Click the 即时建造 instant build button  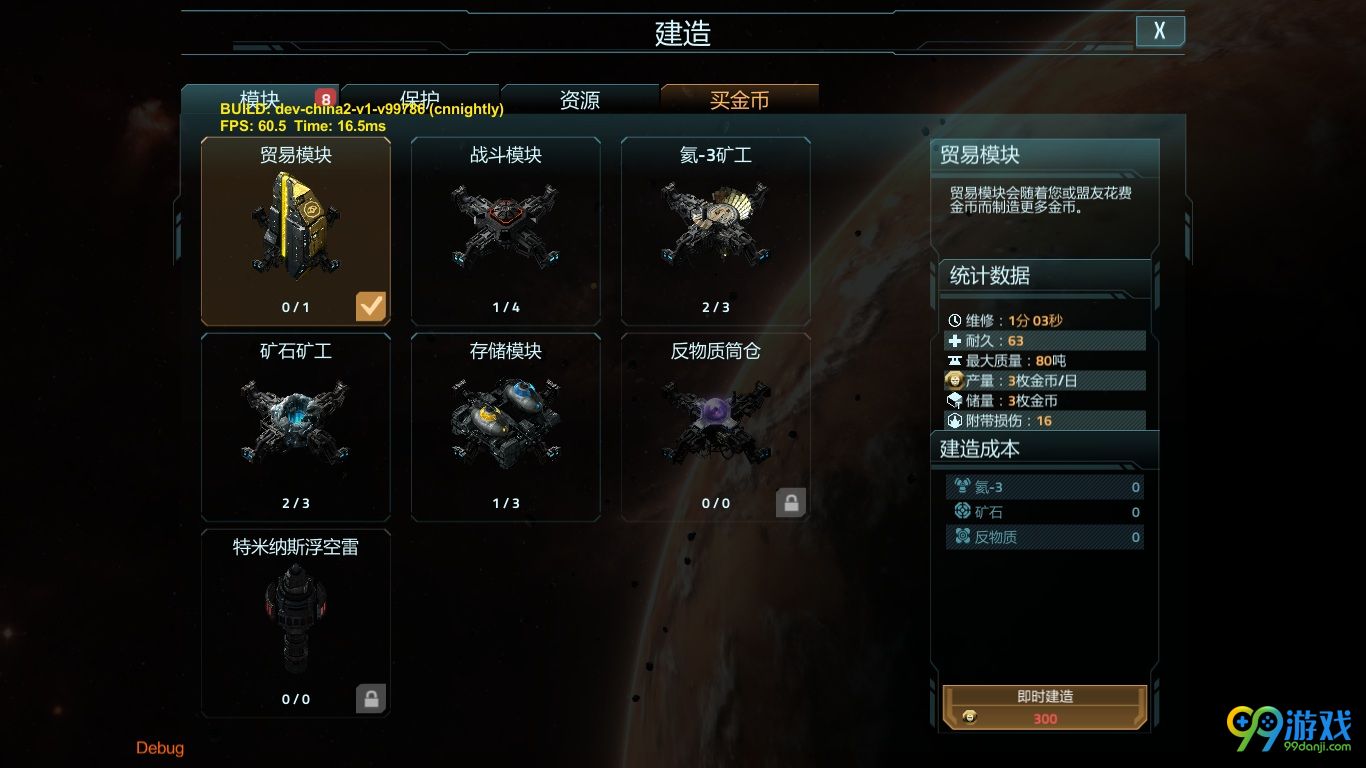coord(1044,707)
